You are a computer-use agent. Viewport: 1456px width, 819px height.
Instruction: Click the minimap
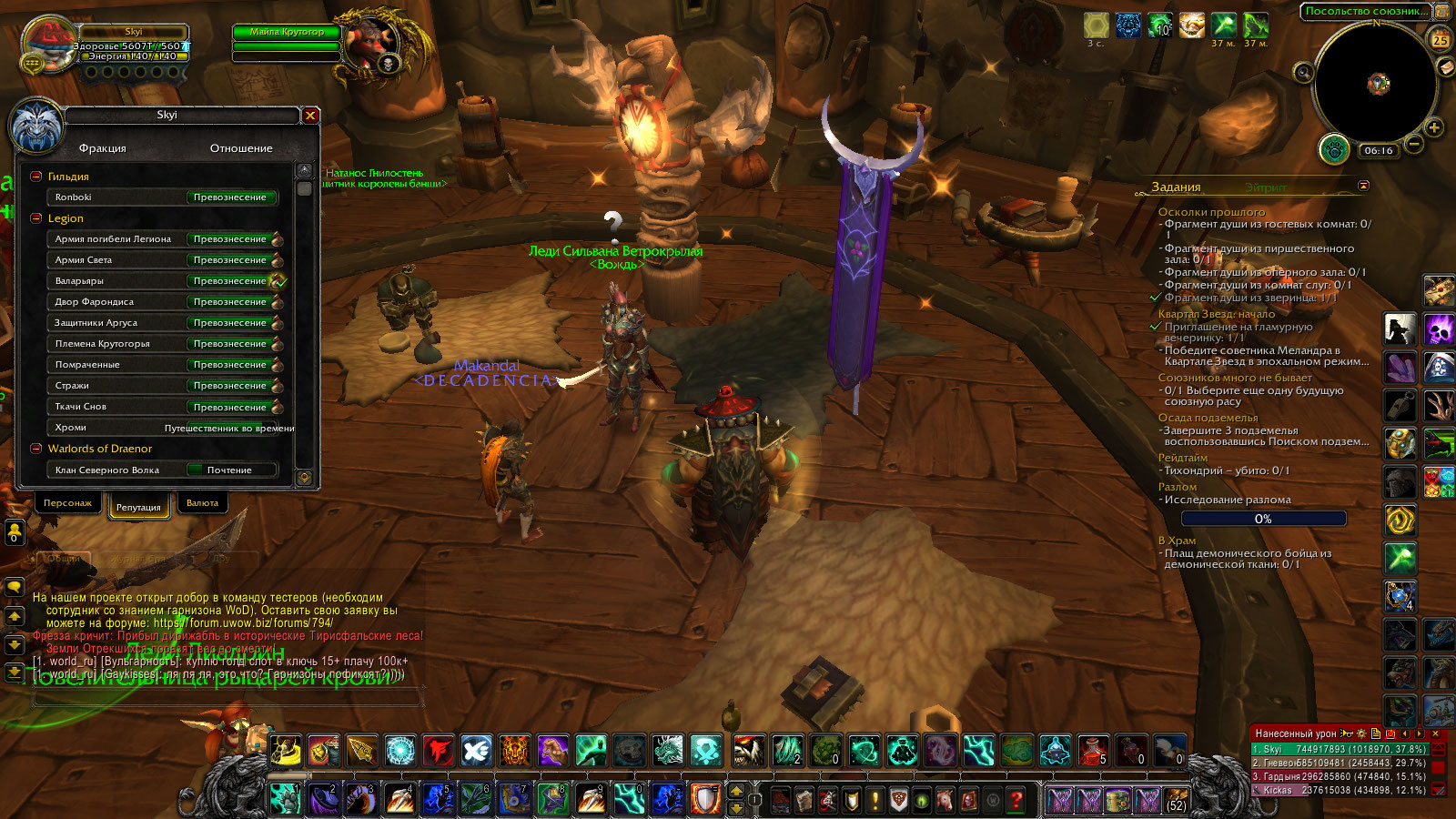click(1376, 85)
